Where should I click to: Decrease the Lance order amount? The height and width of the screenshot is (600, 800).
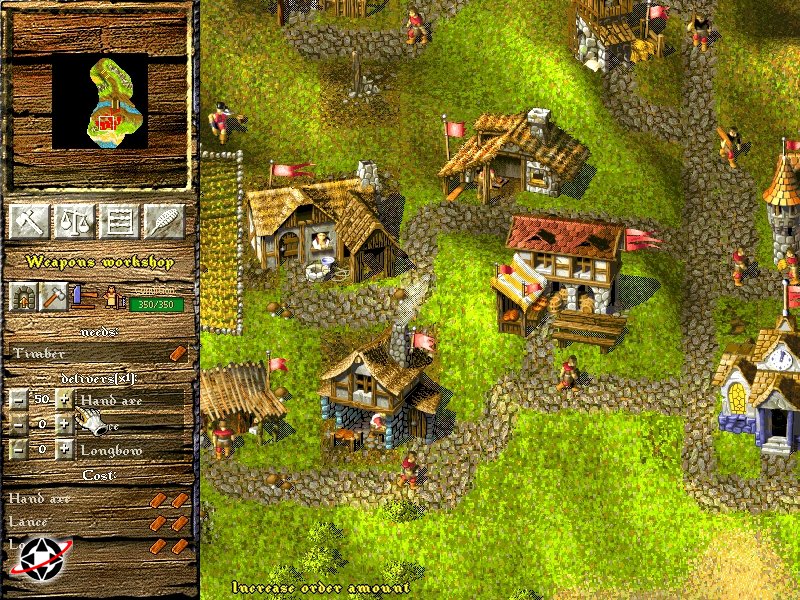18,424
